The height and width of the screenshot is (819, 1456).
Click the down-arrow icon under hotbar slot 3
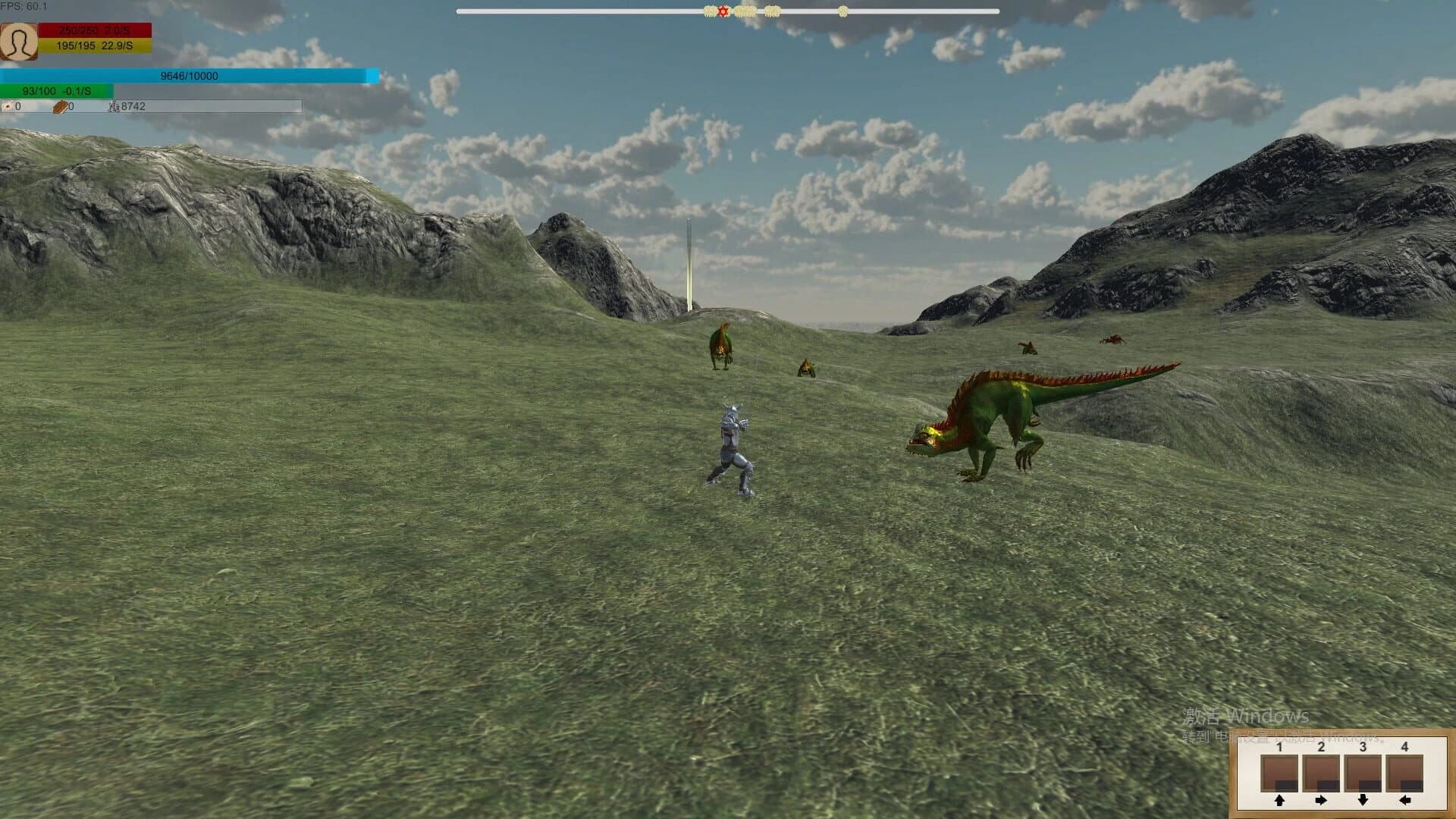(1363, 801)
